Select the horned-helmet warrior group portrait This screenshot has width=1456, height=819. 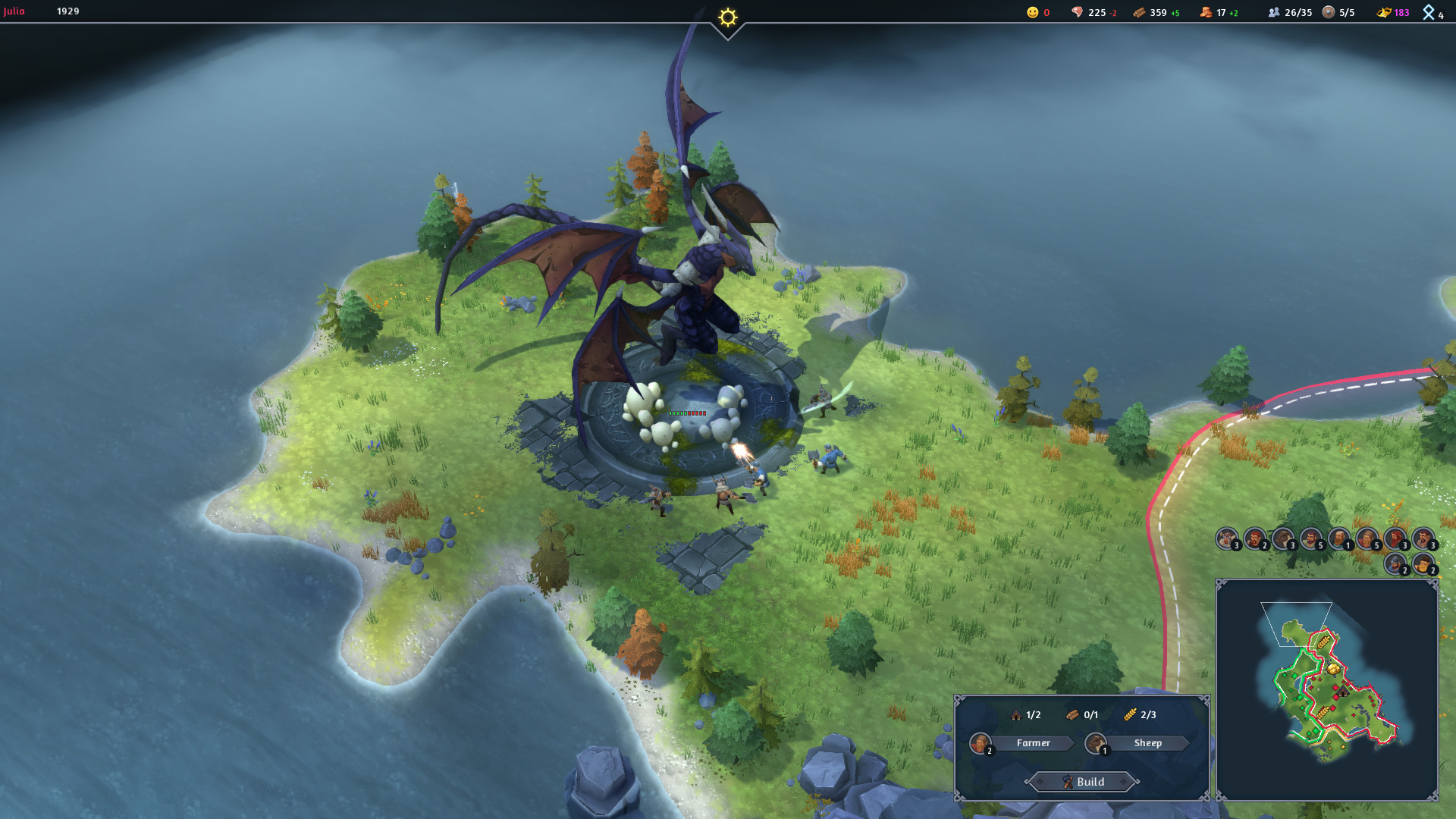point(1227,539)
